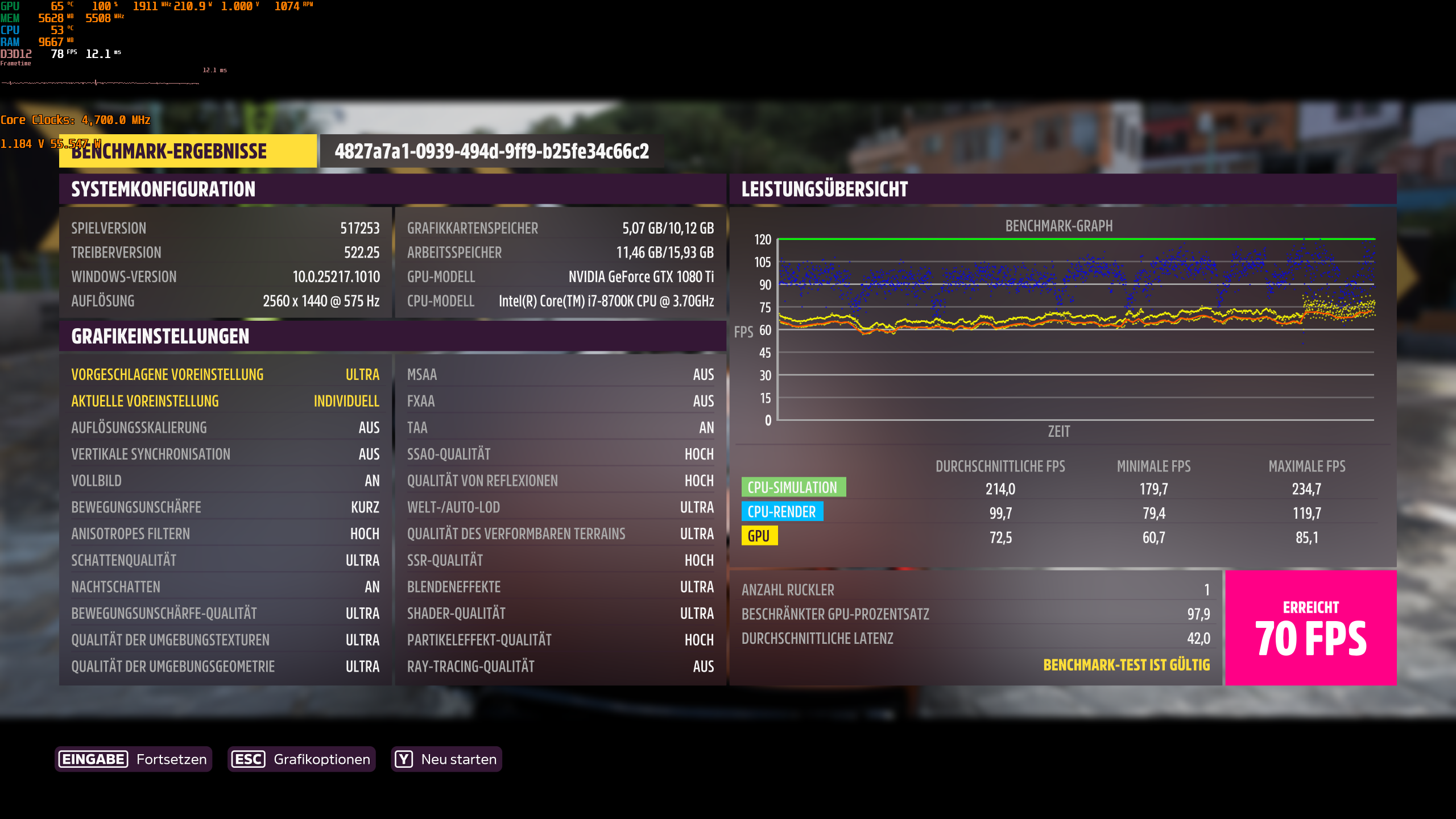Click the CPU-SIMULATION legend marker
This screenshot has height=819, width=1456.
pyautogui.click(x=793, y=487)
